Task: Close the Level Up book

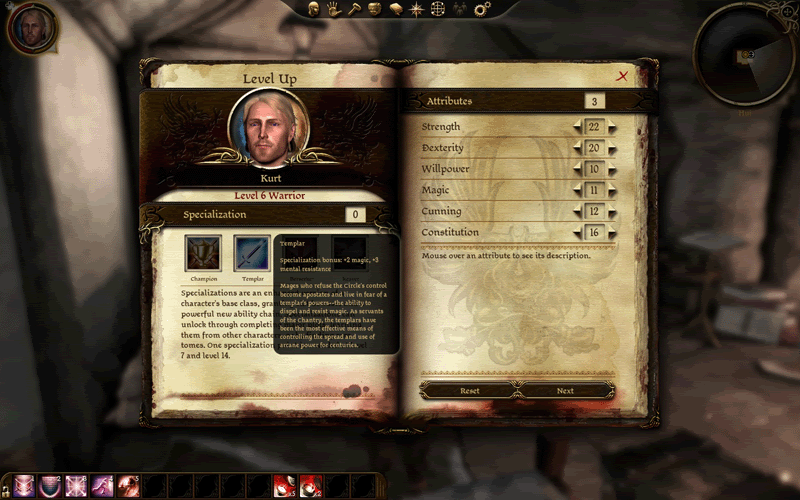Action: (x=623, y=76)
